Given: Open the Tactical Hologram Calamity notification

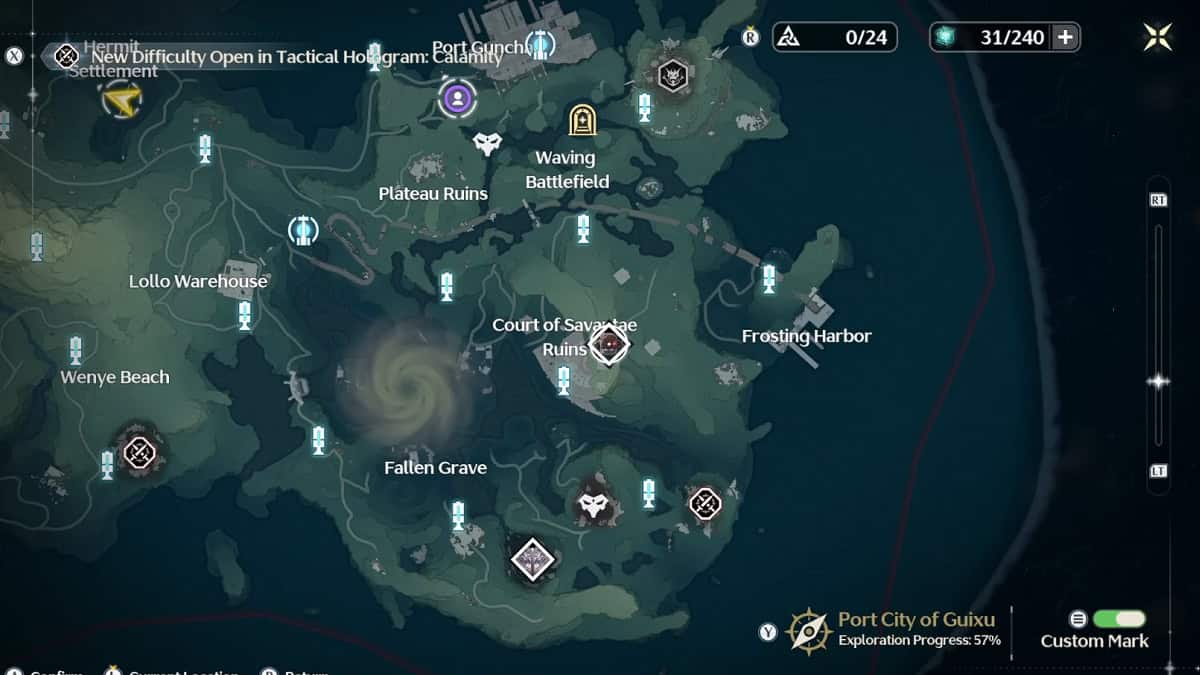Looking at the screenshot, I should 278,56.
